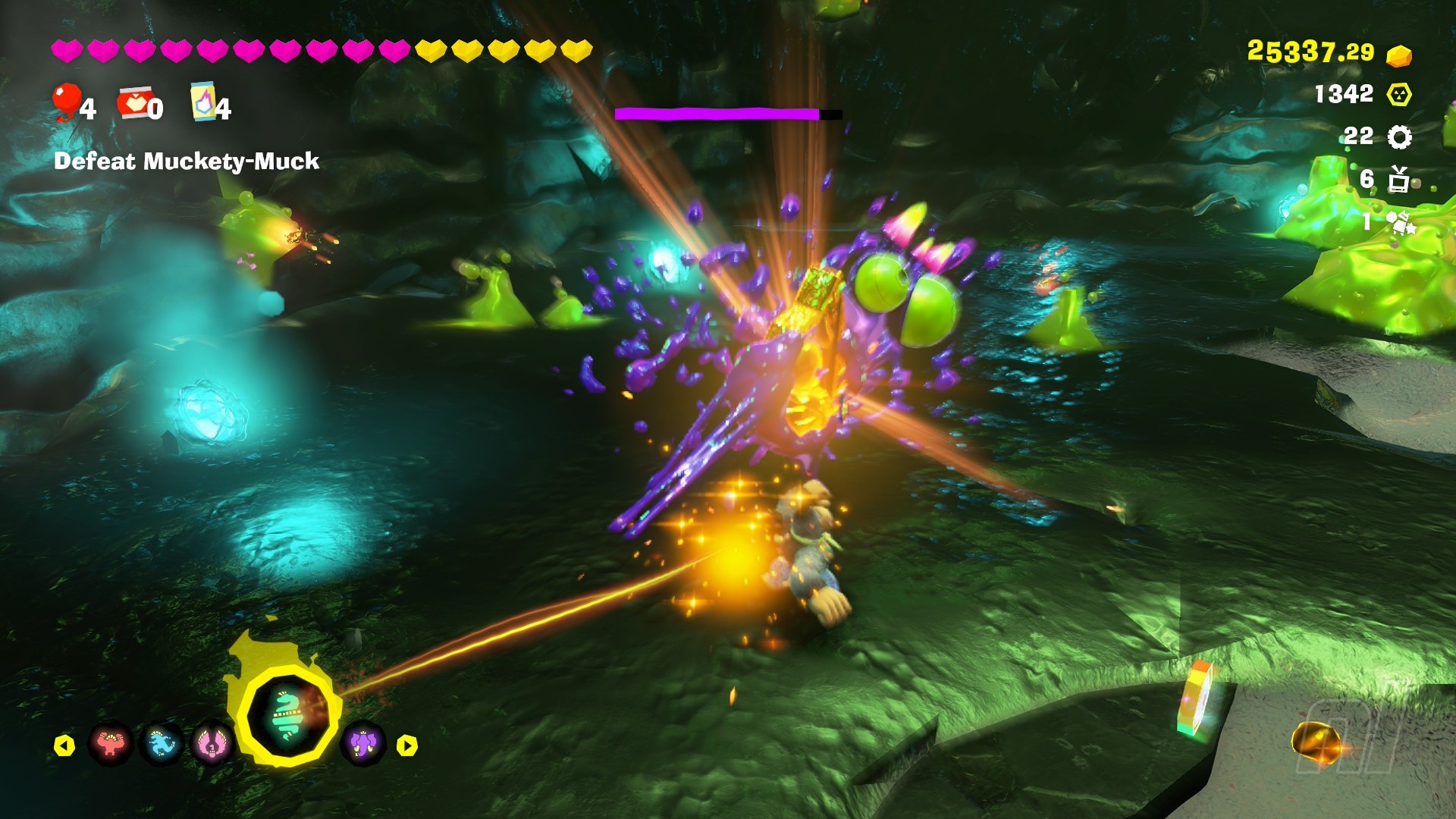
Task: Switch to the purple Elephant Bananza icon
Action: coord(362,744)
